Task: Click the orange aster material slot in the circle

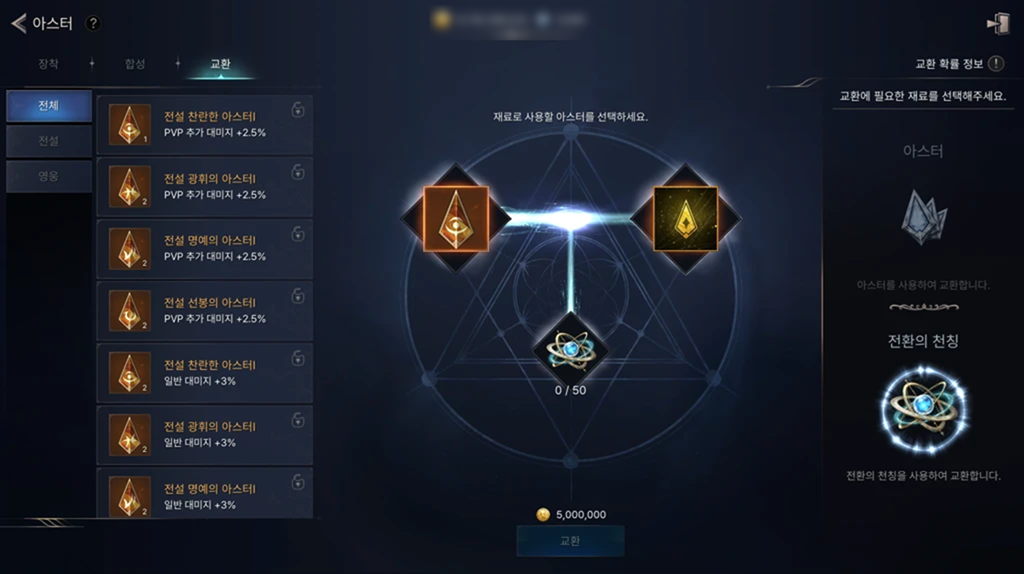Action: pos(456,217)
